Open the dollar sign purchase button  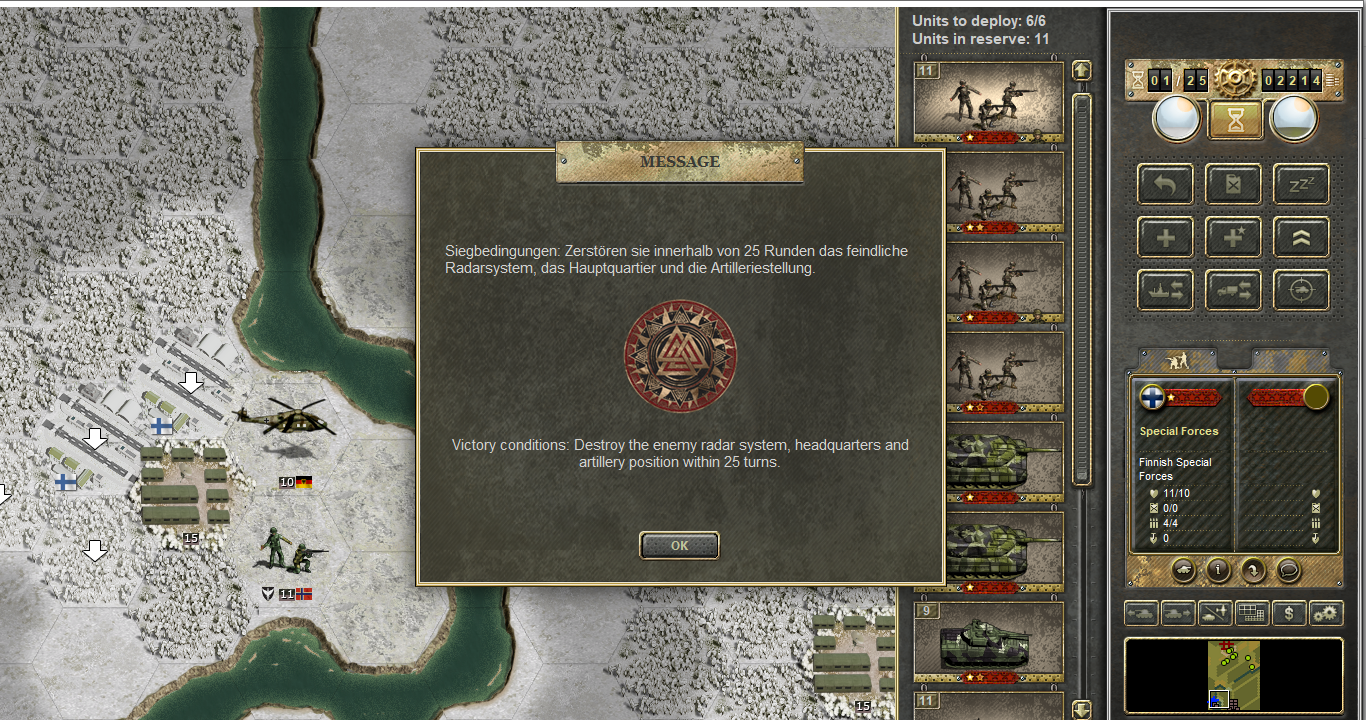(1288, 613)
